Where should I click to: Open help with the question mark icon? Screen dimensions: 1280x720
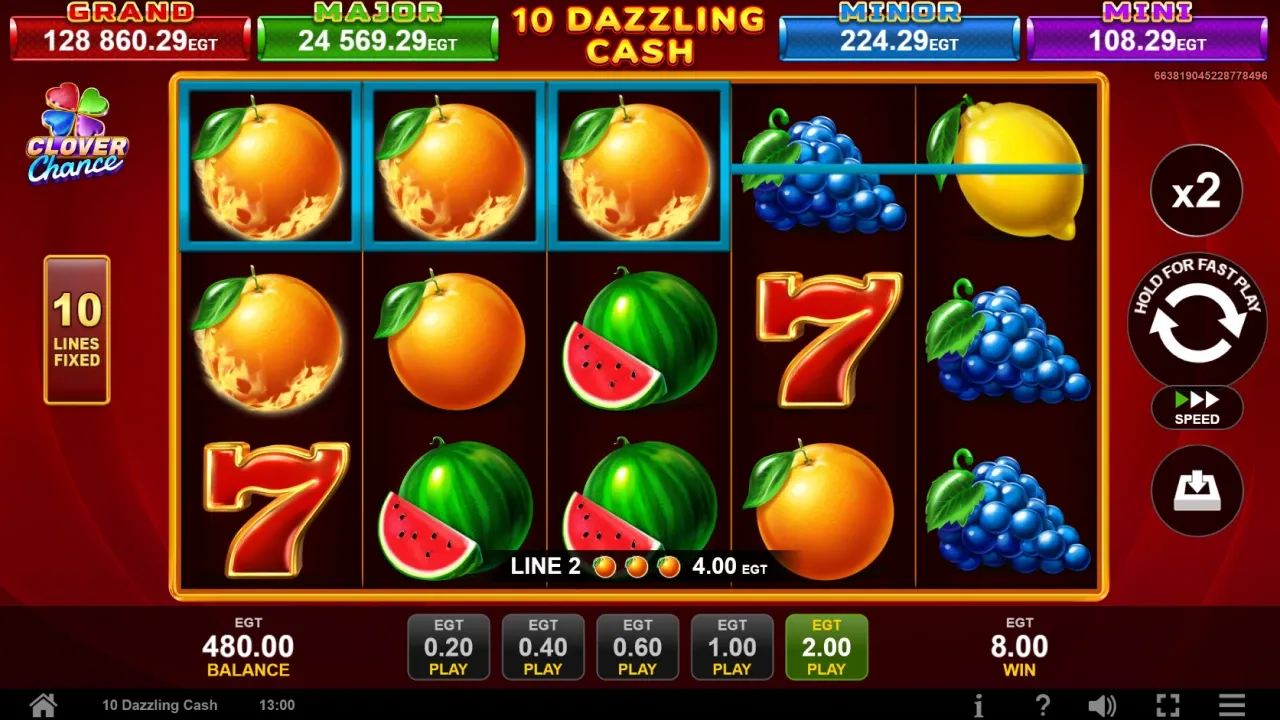point(1042,704)
